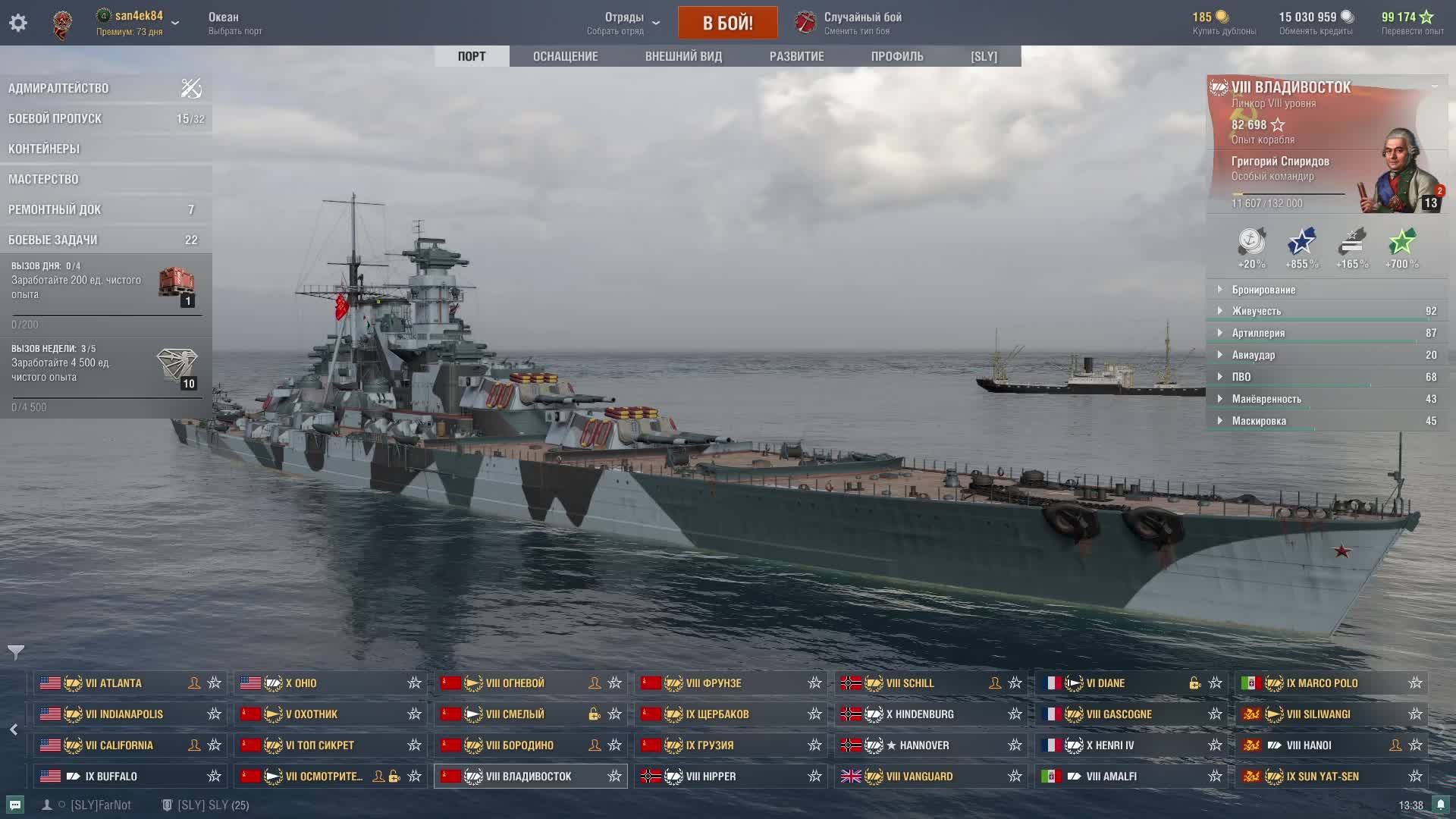Open the [SLY] clan tab

pyautogui.click(x=984, y=56)
